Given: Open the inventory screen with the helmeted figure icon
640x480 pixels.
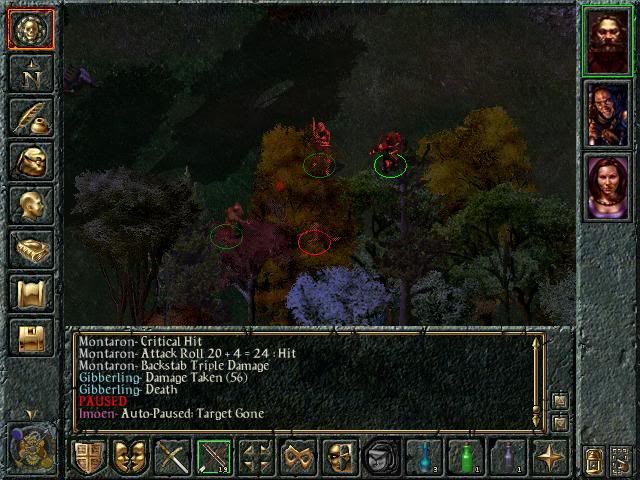Looking at the screenshot, I should pyautogui.click(x=30, y=161).
